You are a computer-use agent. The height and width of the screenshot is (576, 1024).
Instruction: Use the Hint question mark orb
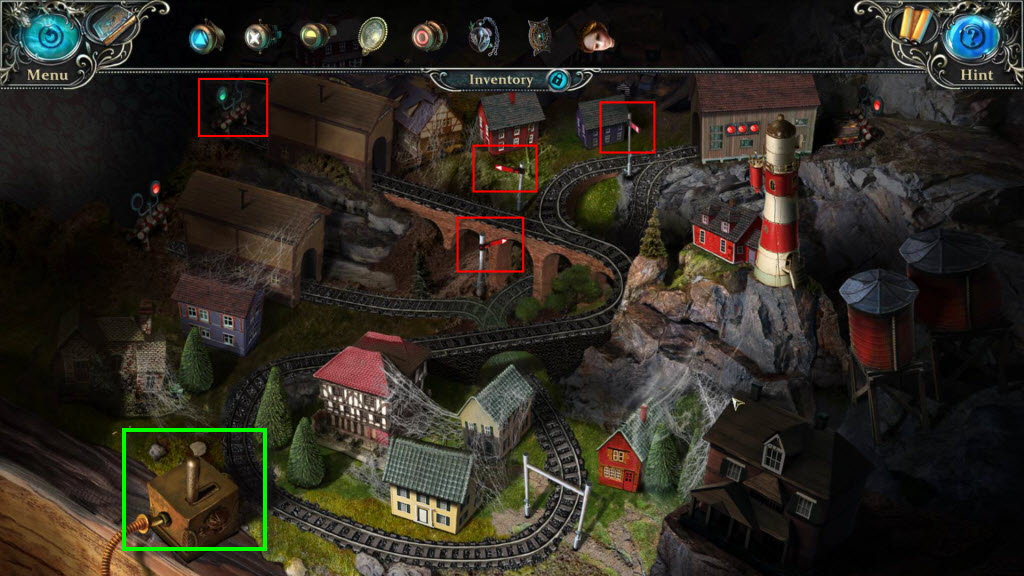pyautogui.click(x=976, y=37)
